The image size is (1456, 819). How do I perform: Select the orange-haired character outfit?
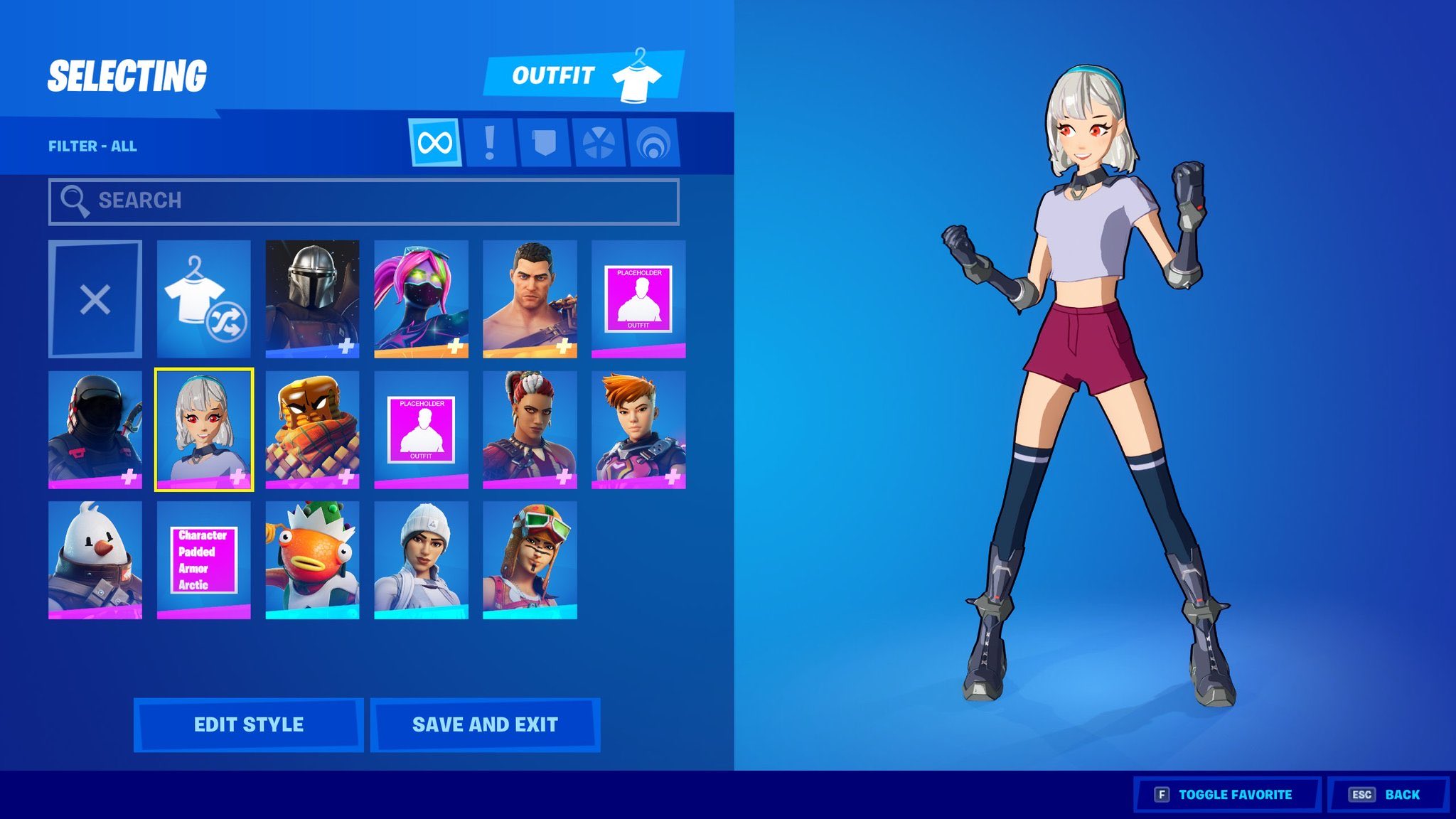click(638, 429)
